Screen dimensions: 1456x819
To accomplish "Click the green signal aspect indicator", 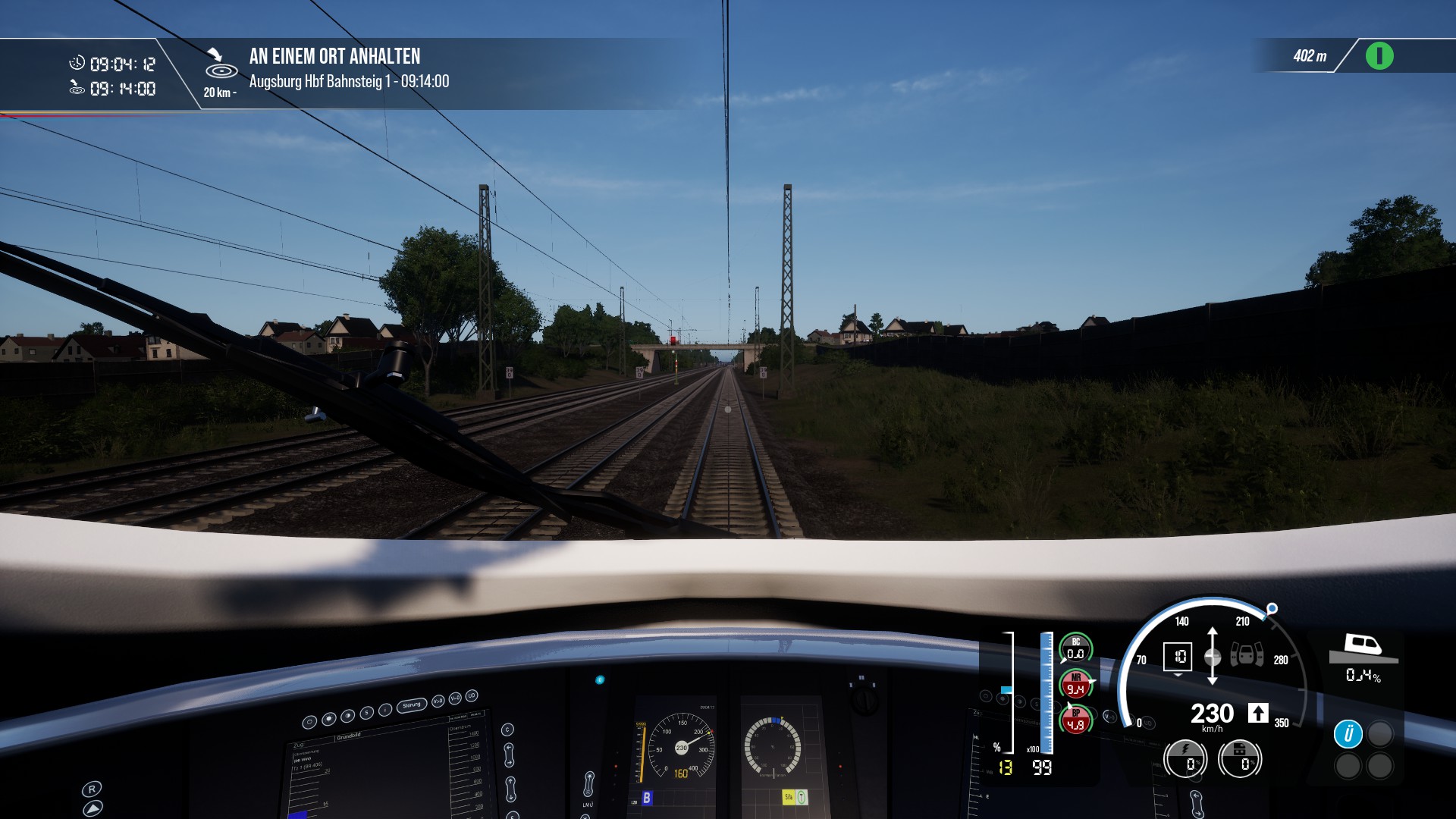I will click(x=1379, y=56).
